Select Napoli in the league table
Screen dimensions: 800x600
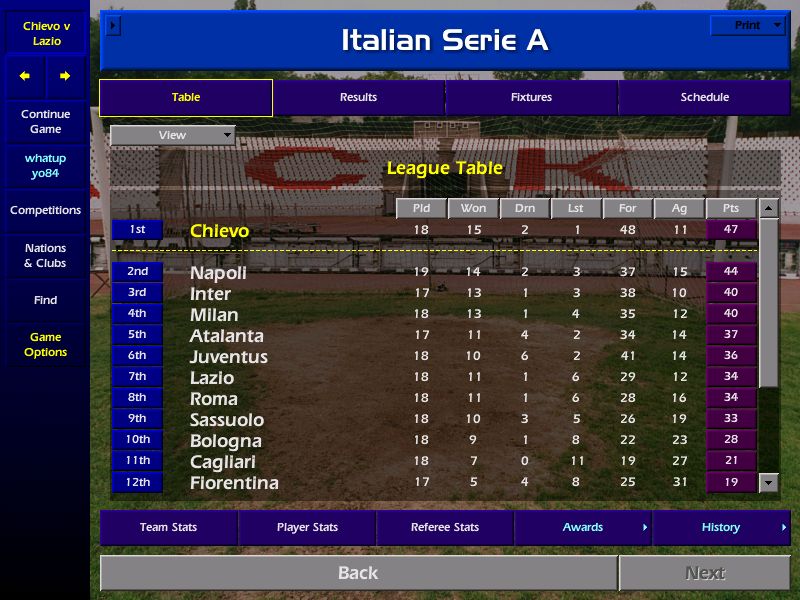[x=218, y=273]
